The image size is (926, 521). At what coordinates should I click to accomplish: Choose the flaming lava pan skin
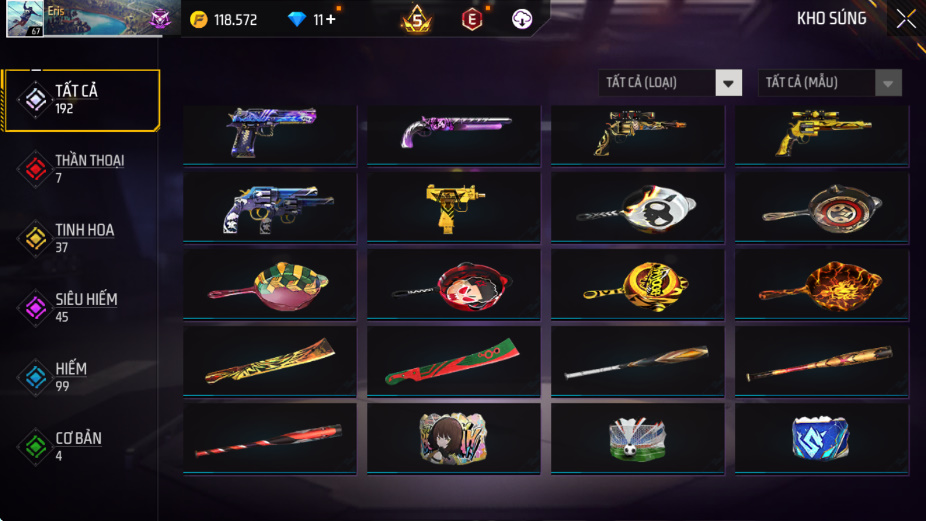click(821, 284)
